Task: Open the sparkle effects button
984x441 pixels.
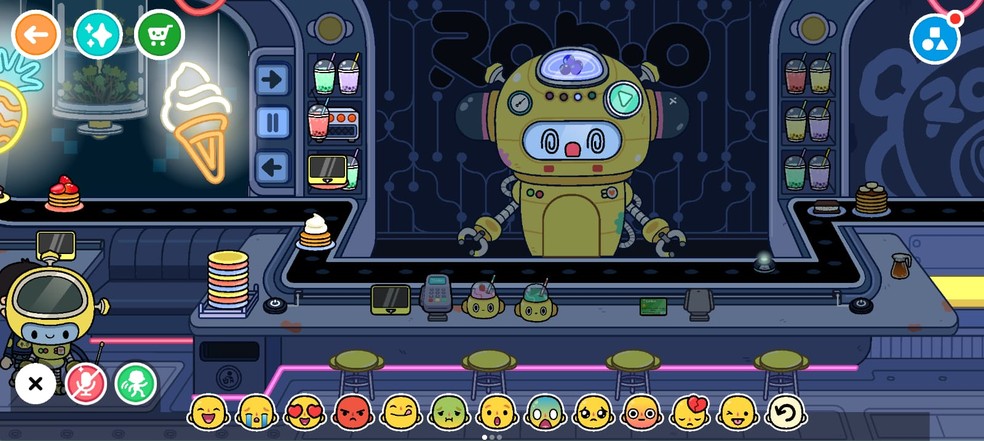Action: click(98, 35)
